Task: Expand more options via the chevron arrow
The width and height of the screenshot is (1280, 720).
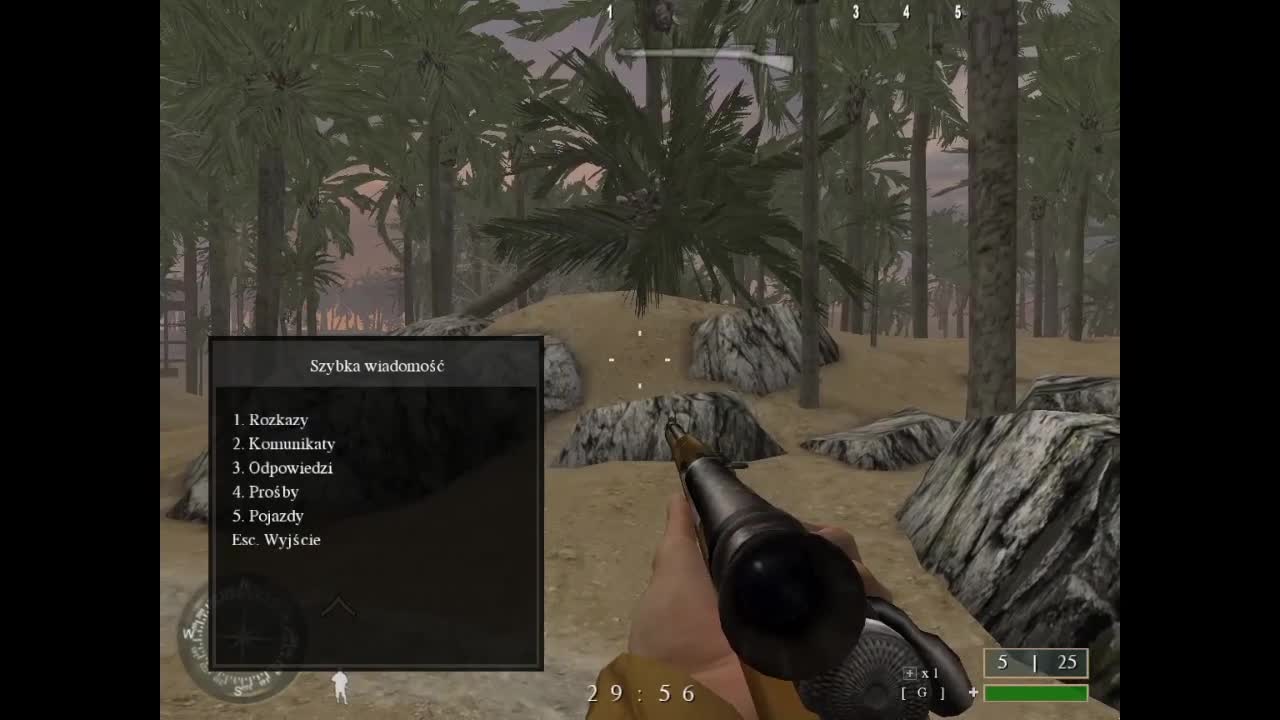Action: coord(341,605)
